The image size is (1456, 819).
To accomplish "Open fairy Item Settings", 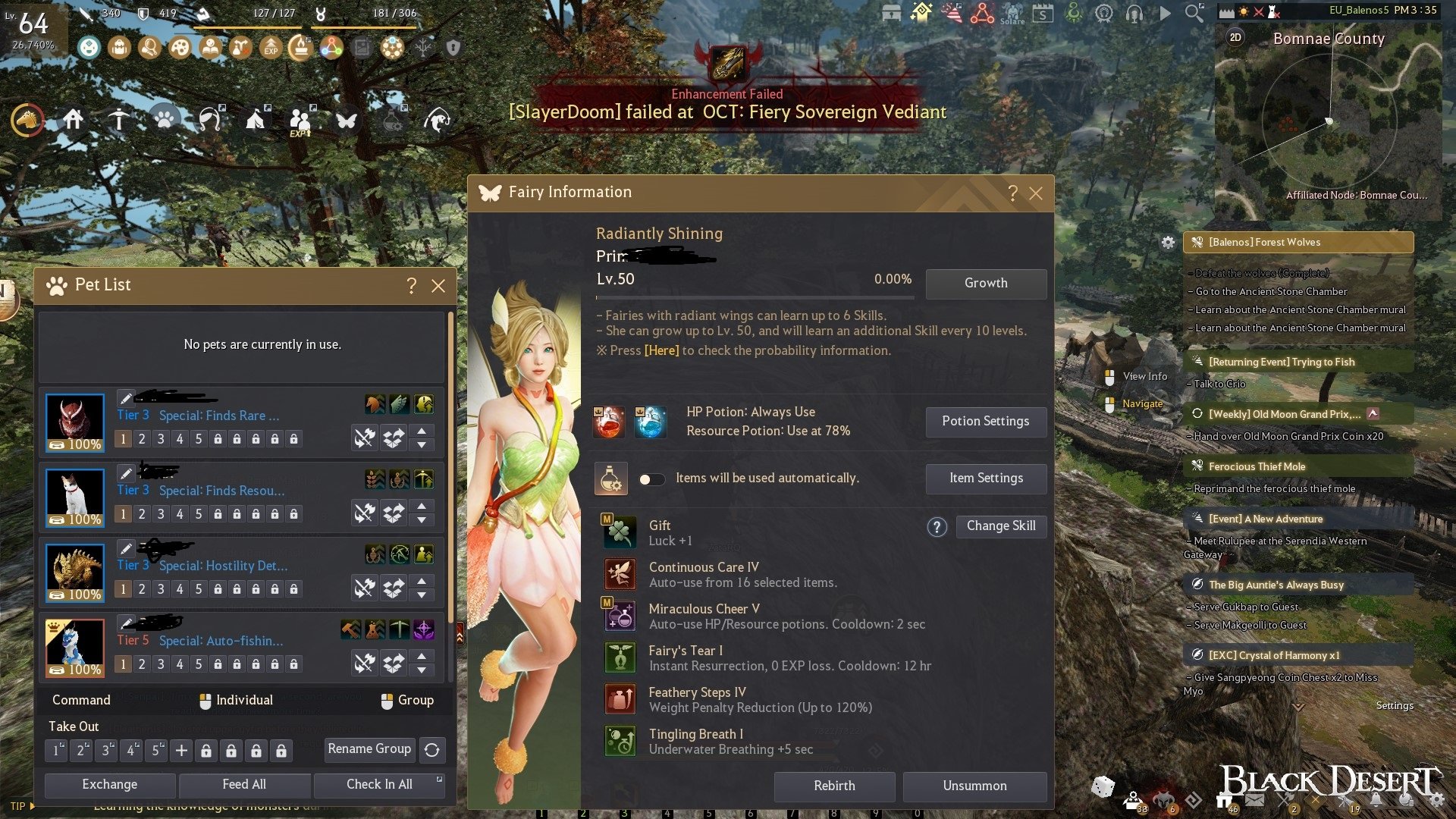I will [986, 479].
